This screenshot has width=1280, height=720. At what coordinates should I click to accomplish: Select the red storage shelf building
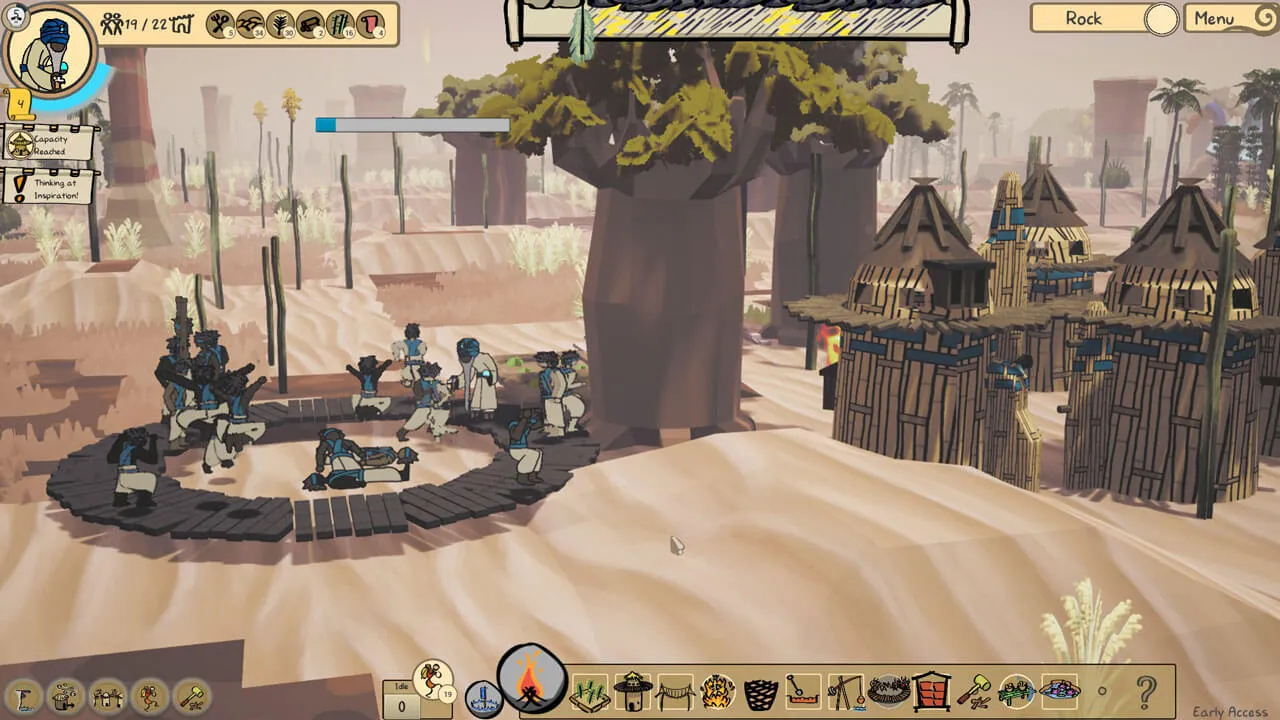pos(931,691)
